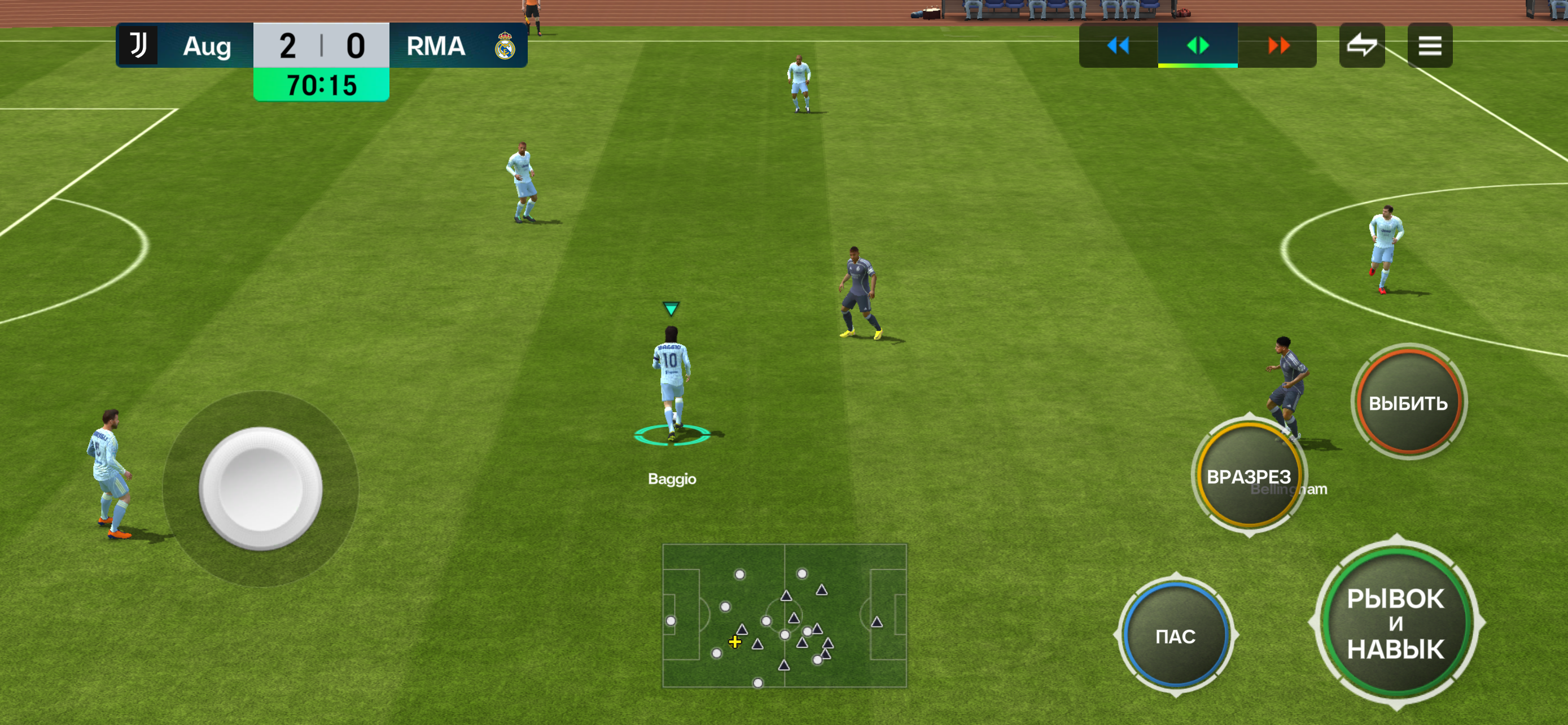The height and width of the screenshot is (725, 1568).
Task: Tap the ВРАЗРЕЗ through-pass button
Action: [1248, 475]
